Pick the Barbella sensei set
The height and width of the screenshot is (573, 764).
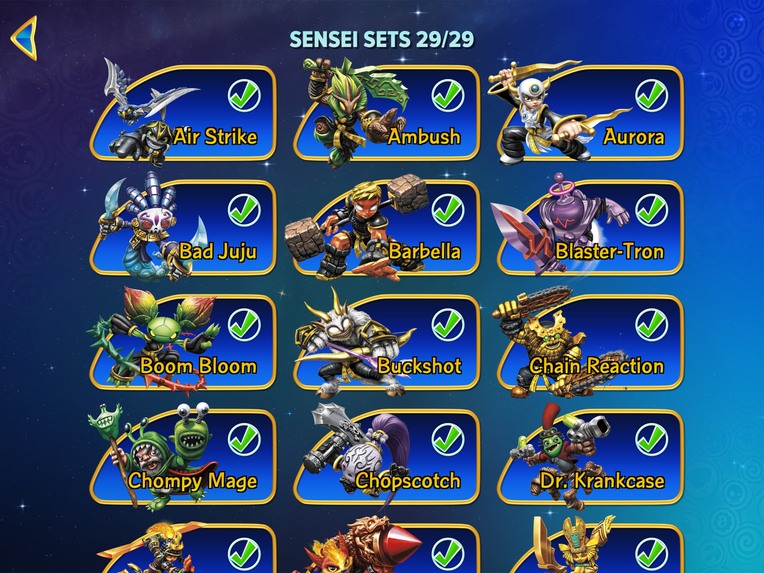pyautogui.click(x=388, y=228)
